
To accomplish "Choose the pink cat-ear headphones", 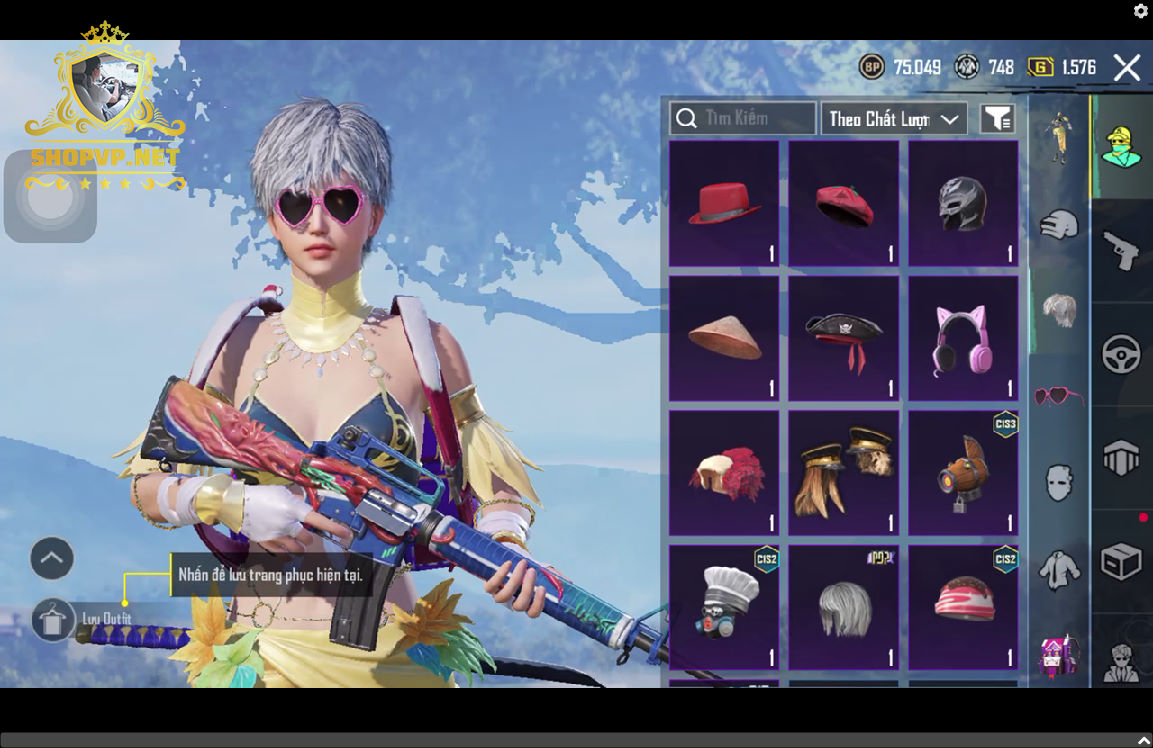I will [963, 339].
